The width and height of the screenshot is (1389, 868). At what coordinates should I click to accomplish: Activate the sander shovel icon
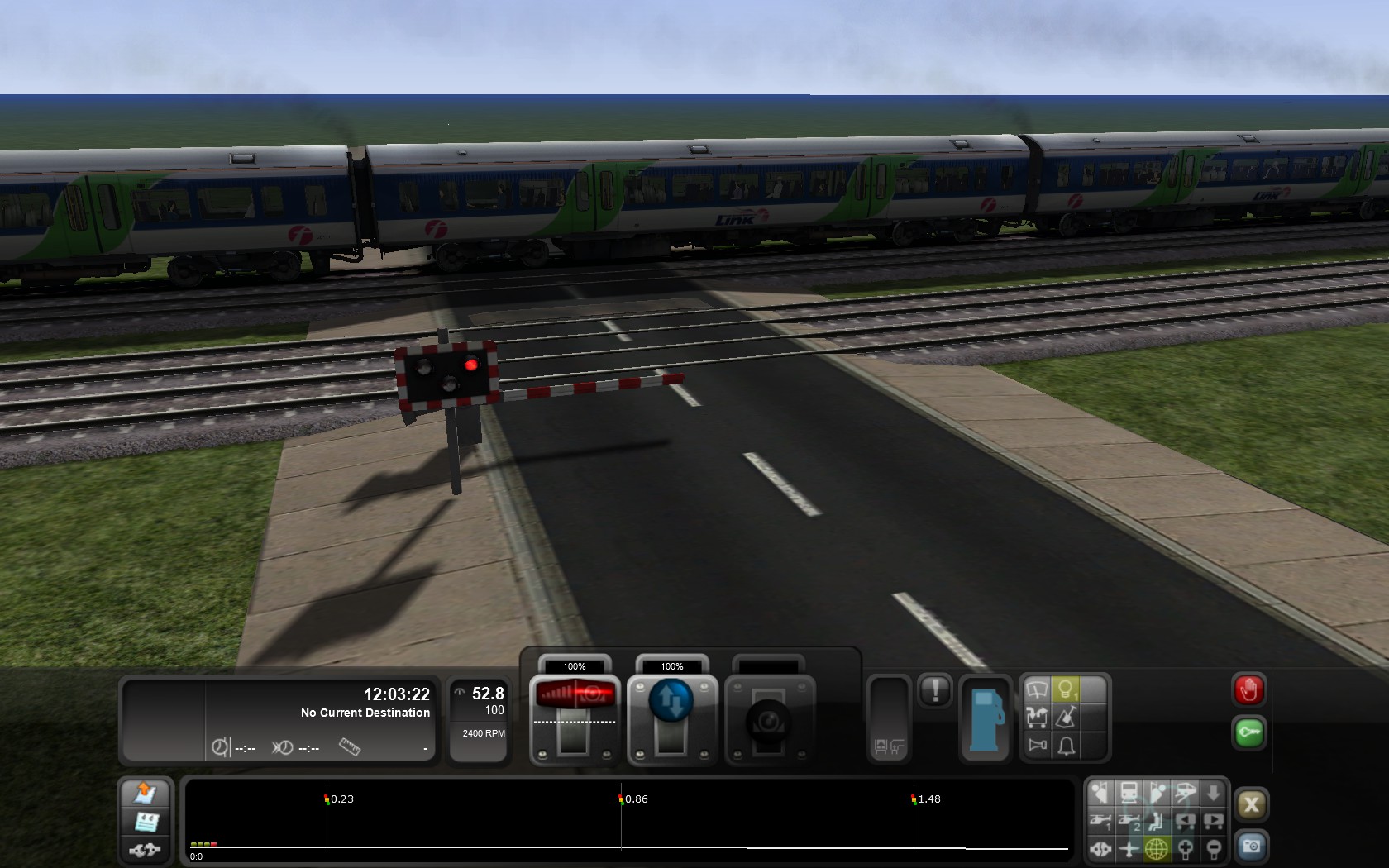(1066, 717)
